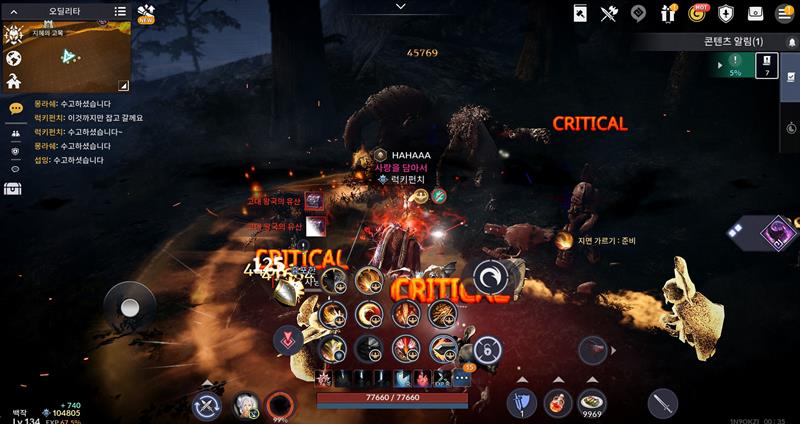Open the chat speech bubble icon

pos(15,108)
